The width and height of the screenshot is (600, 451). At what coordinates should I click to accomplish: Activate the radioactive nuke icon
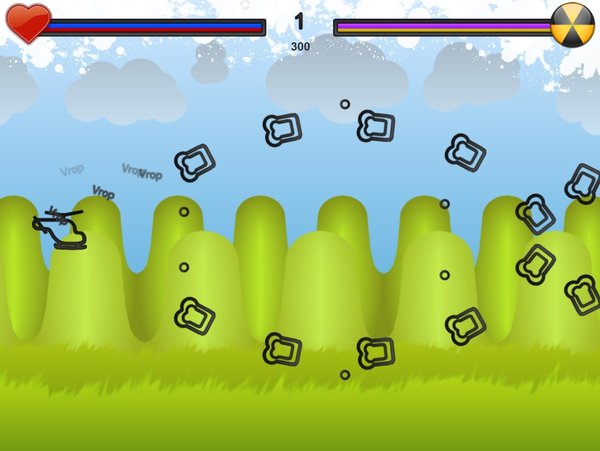tap(572, 24)
